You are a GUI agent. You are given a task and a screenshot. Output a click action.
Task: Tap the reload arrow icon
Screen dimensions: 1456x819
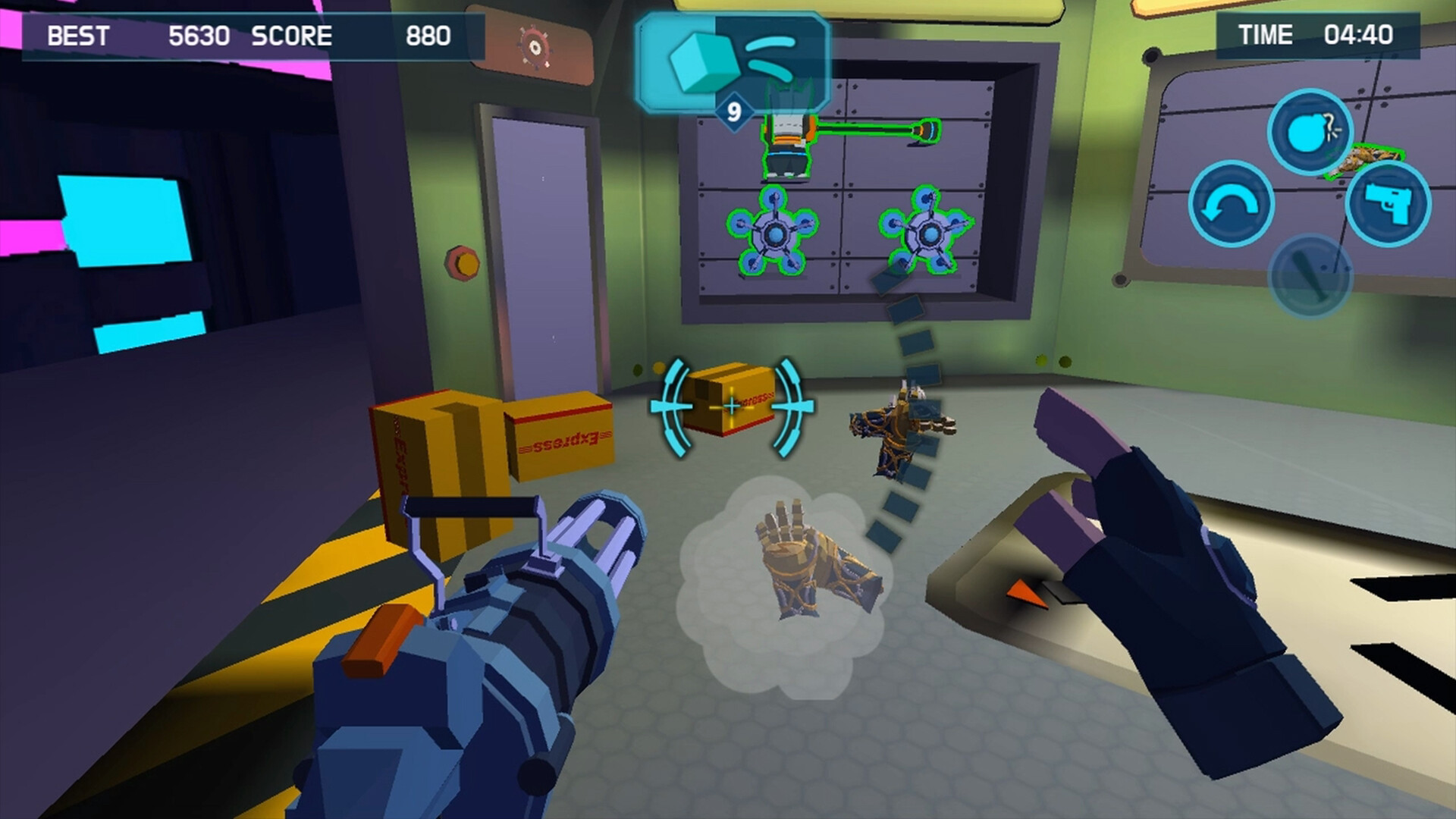point(1232,203)
